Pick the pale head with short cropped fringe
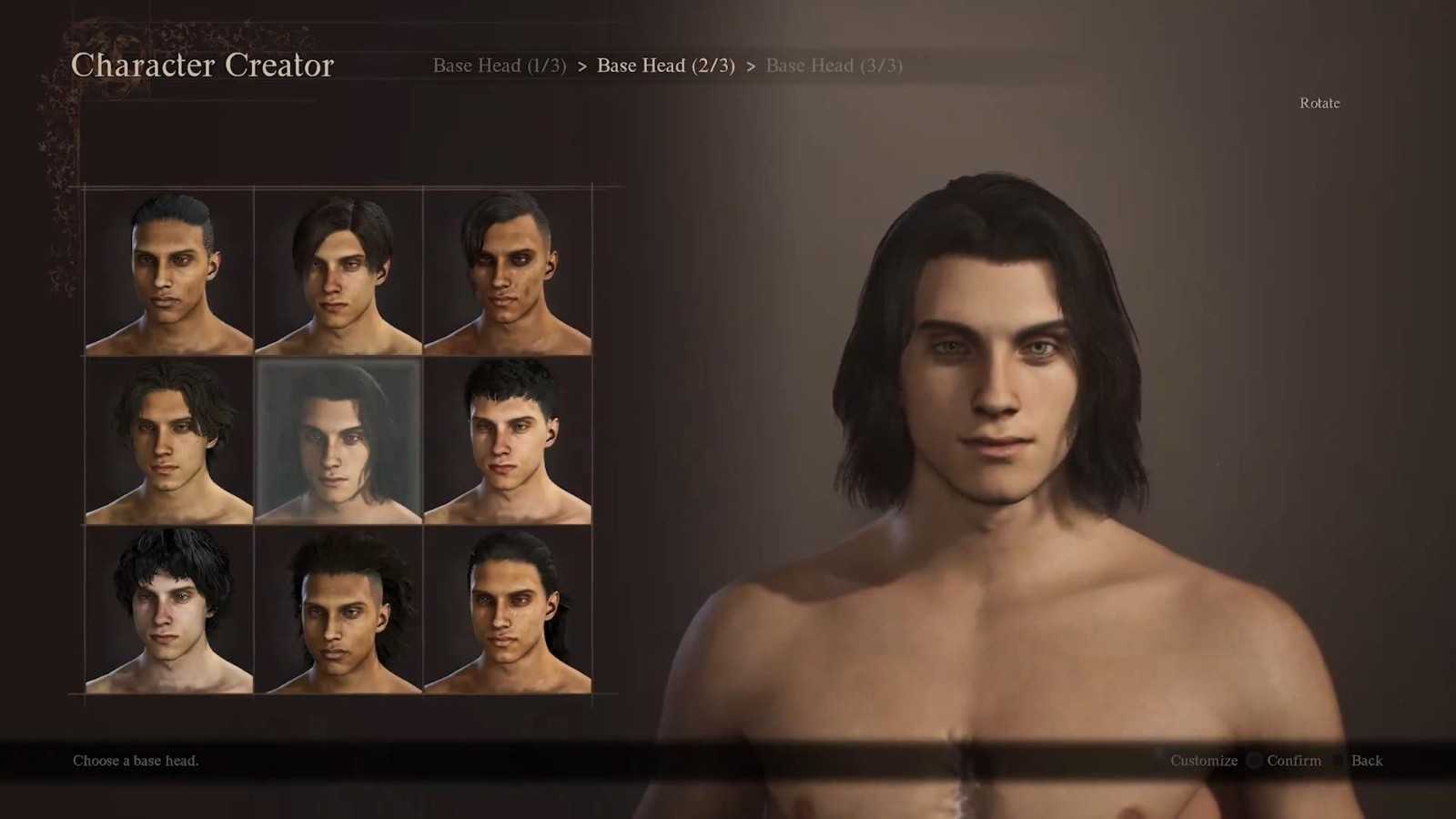1456x819 pixels. click(508, 440)
